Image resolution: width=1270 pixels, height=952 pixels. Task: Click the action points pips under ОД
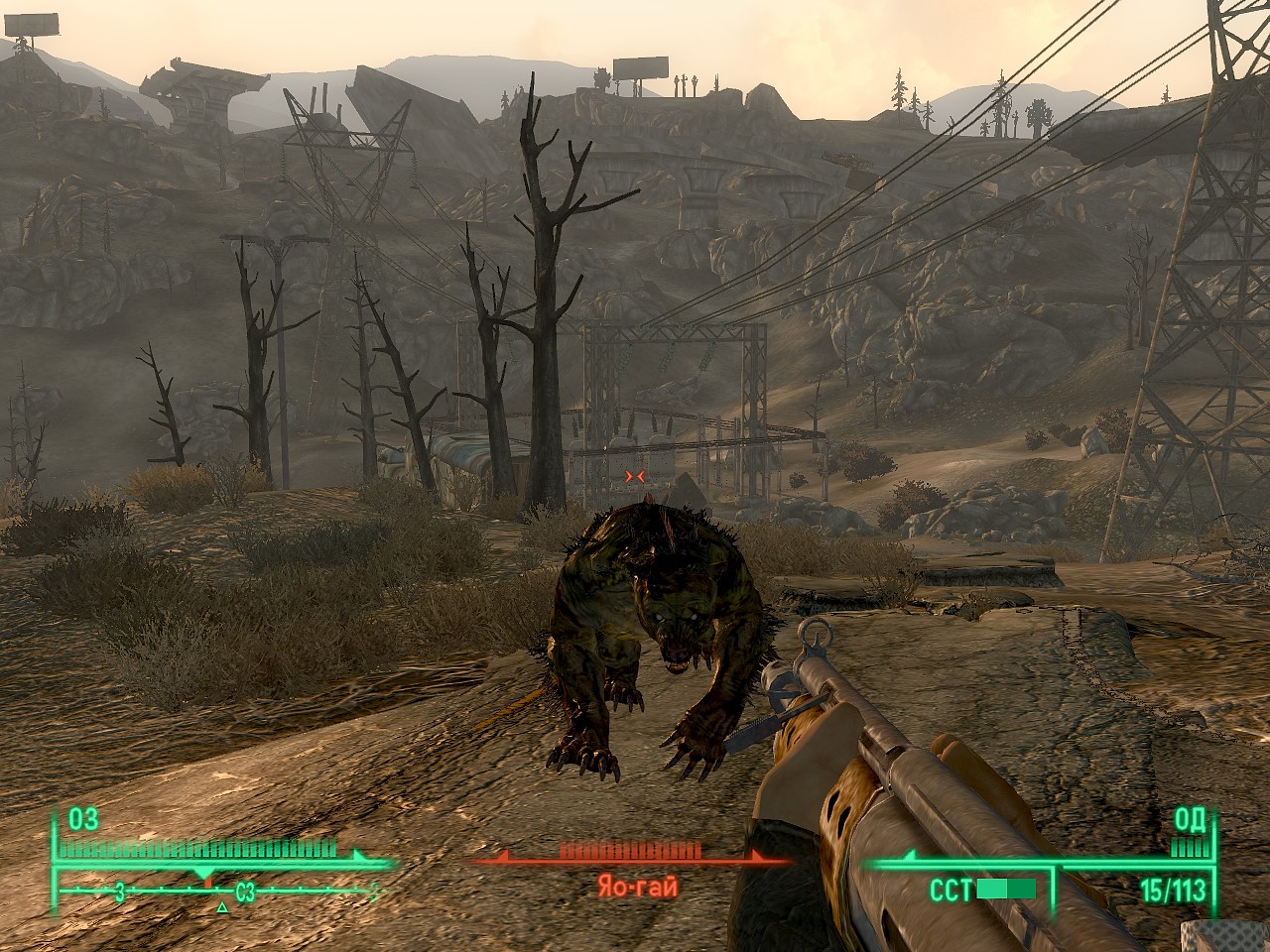(x=1190, y=848)
